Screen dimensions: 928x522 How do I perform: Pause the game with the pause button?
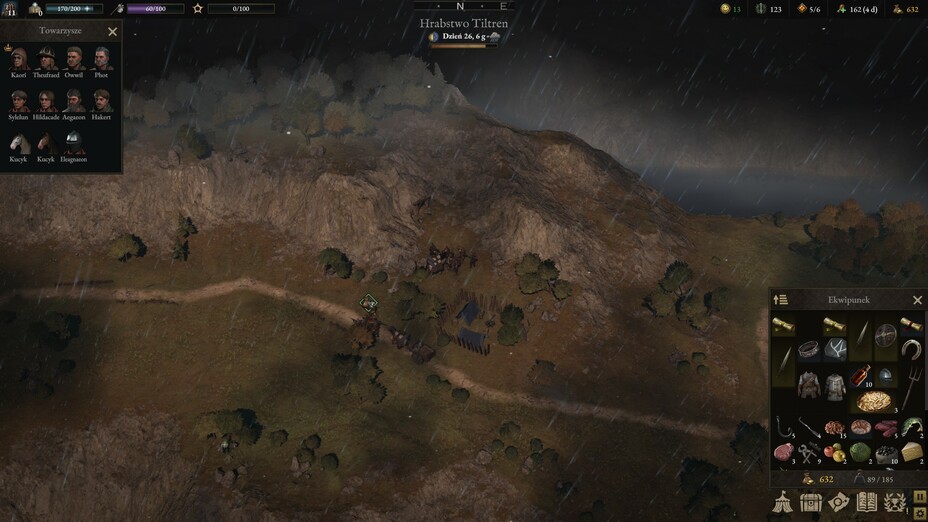click(x=919, y=496)
